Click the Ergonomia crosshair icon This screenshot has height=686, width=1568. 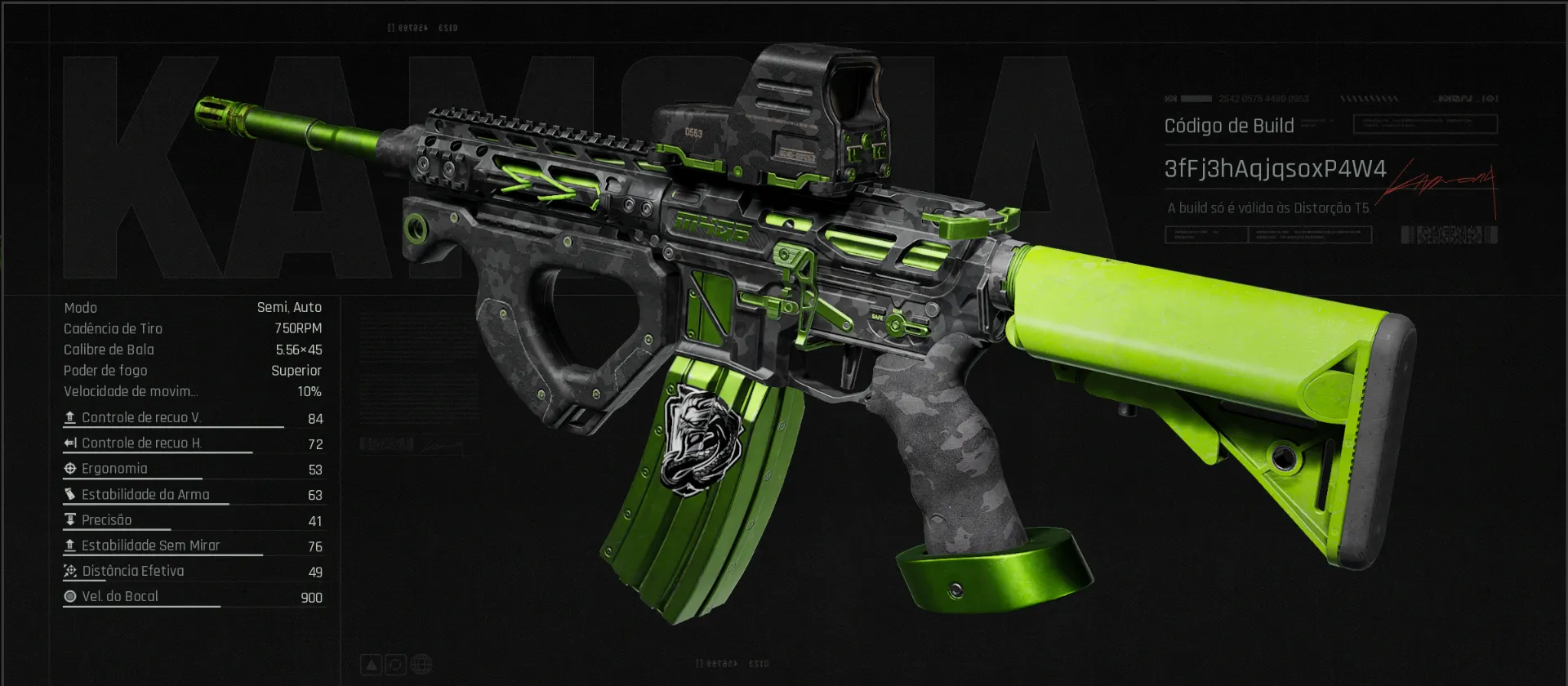point(70,468)
